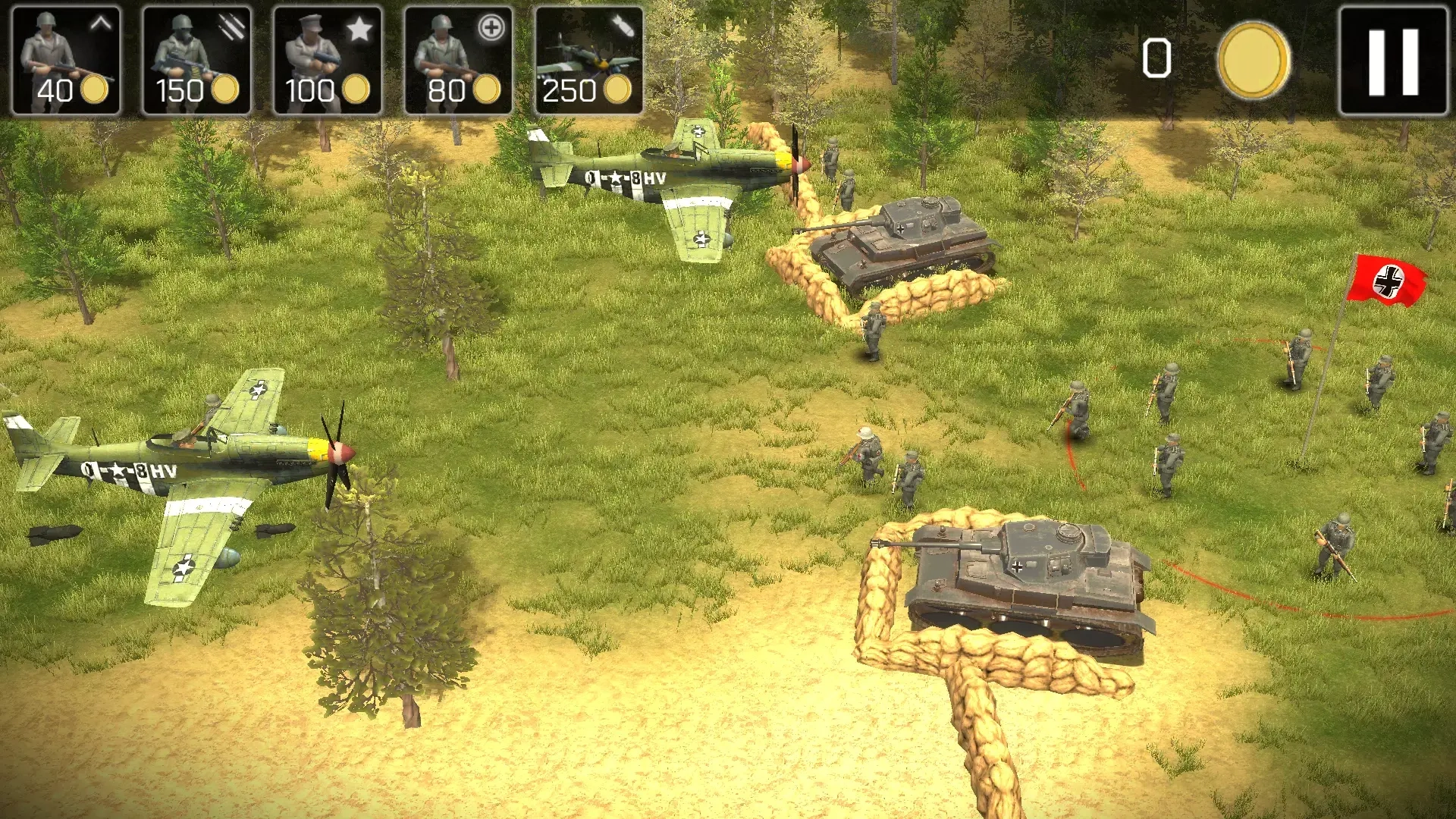
Task: Select the 80-coin medic unit card
Action: click(x=458, y=61)
